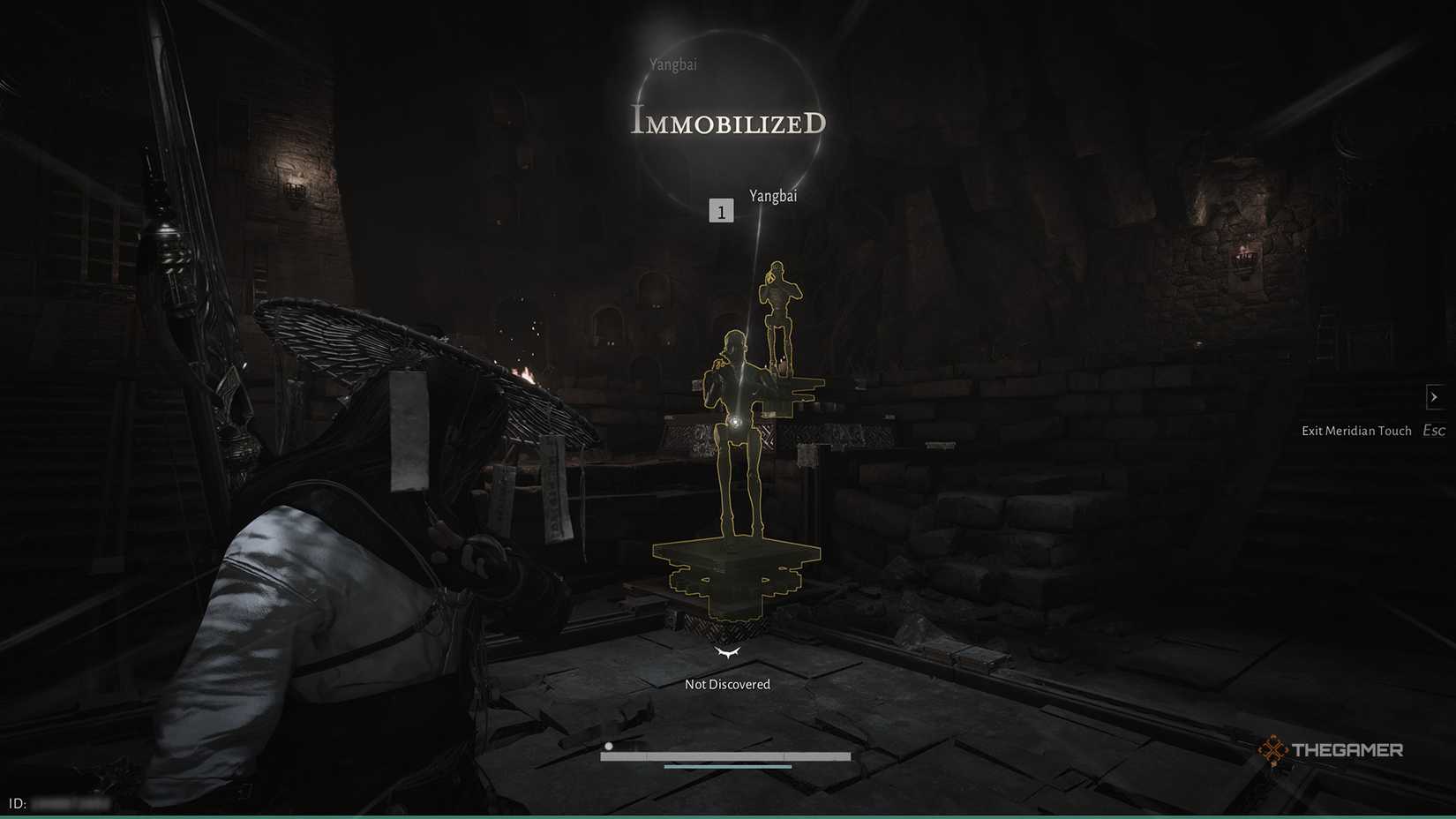Click Exit Meridian Touch
Image resolution: width=1456 pixels, height=819 pixels.
coord(1356,431)
